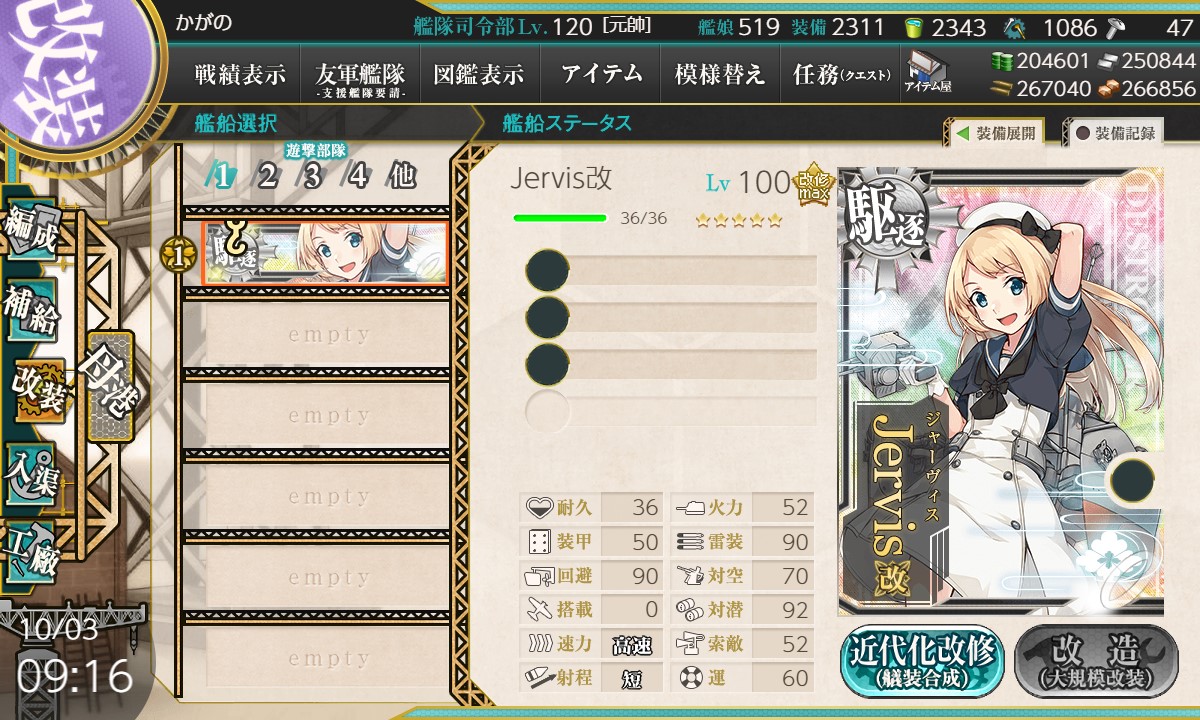
Task: Switch to fleet 2 tab
Action: [267, 177]
